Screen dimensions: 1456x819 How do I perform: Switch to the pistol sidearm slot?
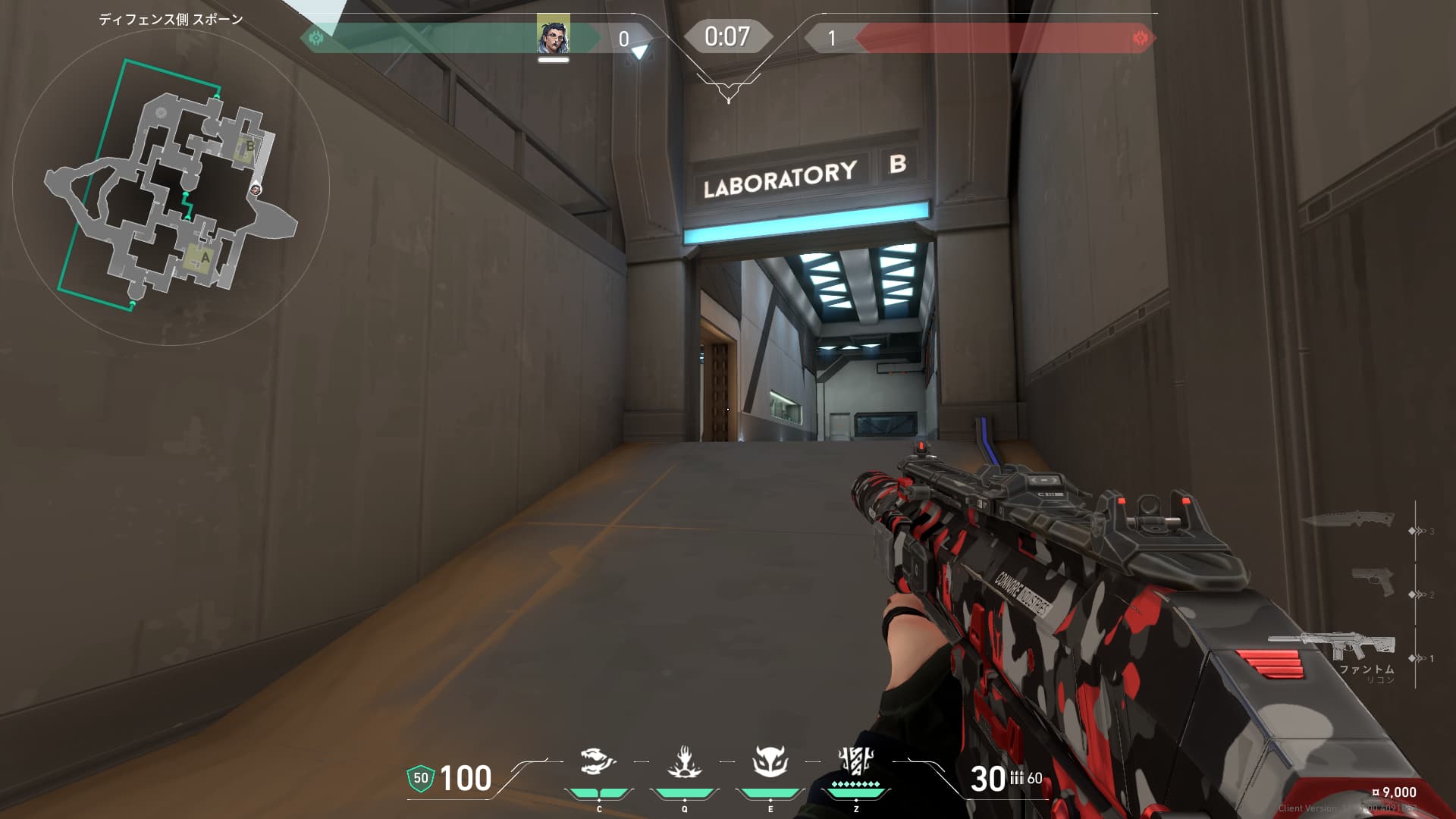[x=1374, y=582]
